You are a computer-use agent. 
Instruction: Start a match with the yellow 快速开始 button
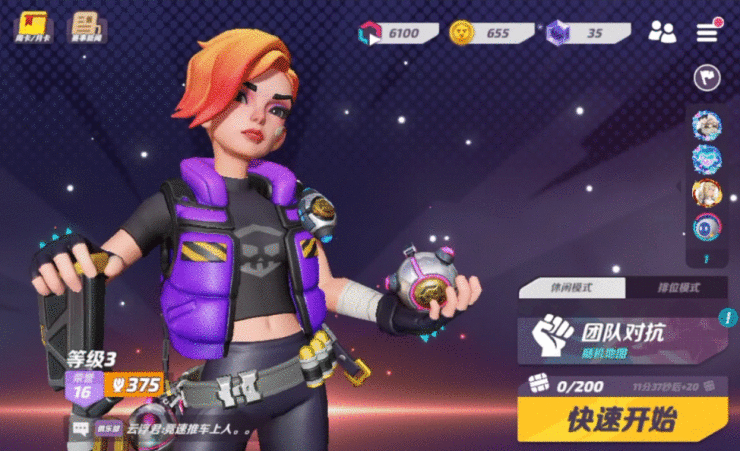coord(622,419)
